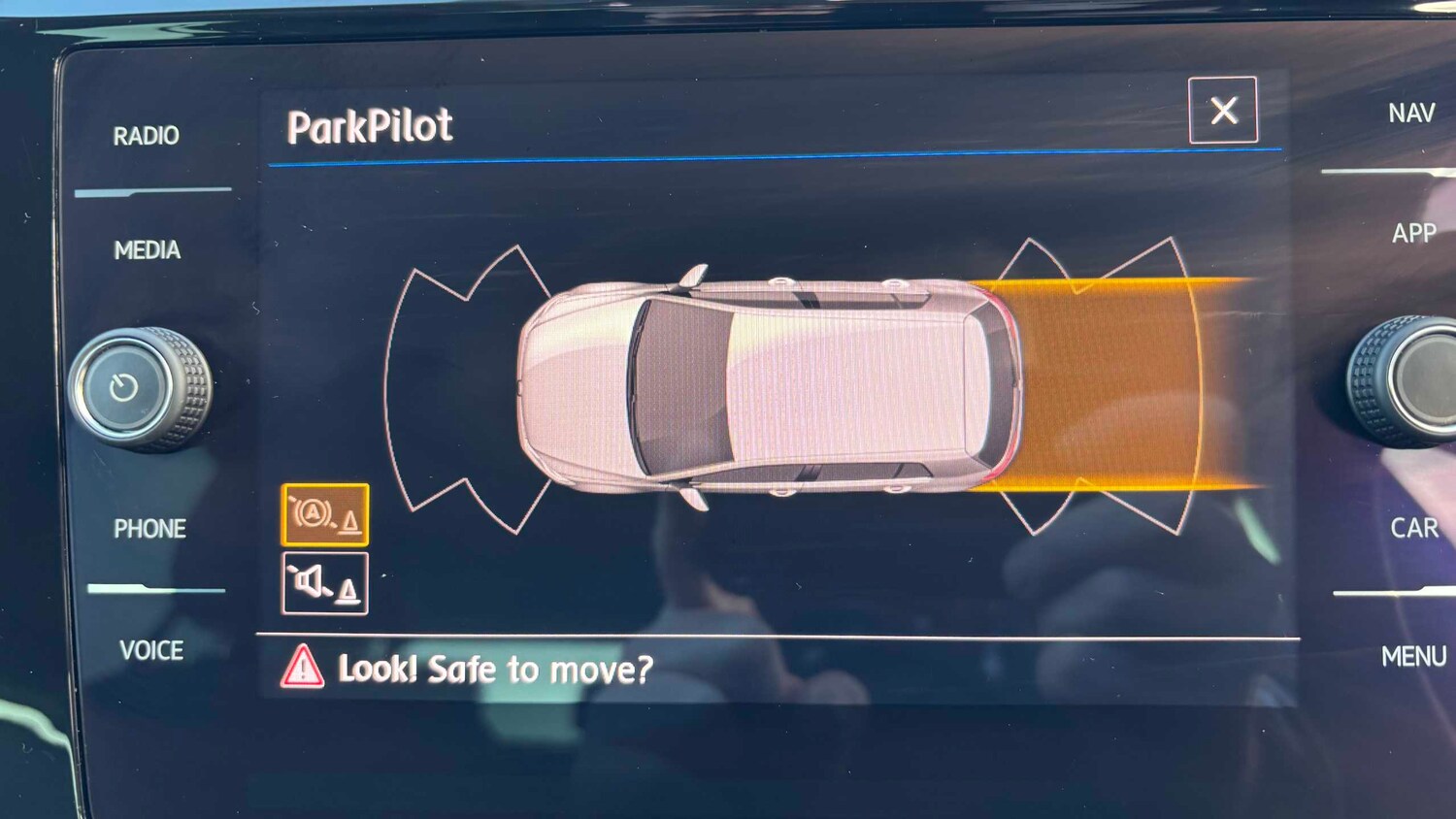Open NAV navigation
This screenshot has width=1456, height=819.
pos(1411,114)
